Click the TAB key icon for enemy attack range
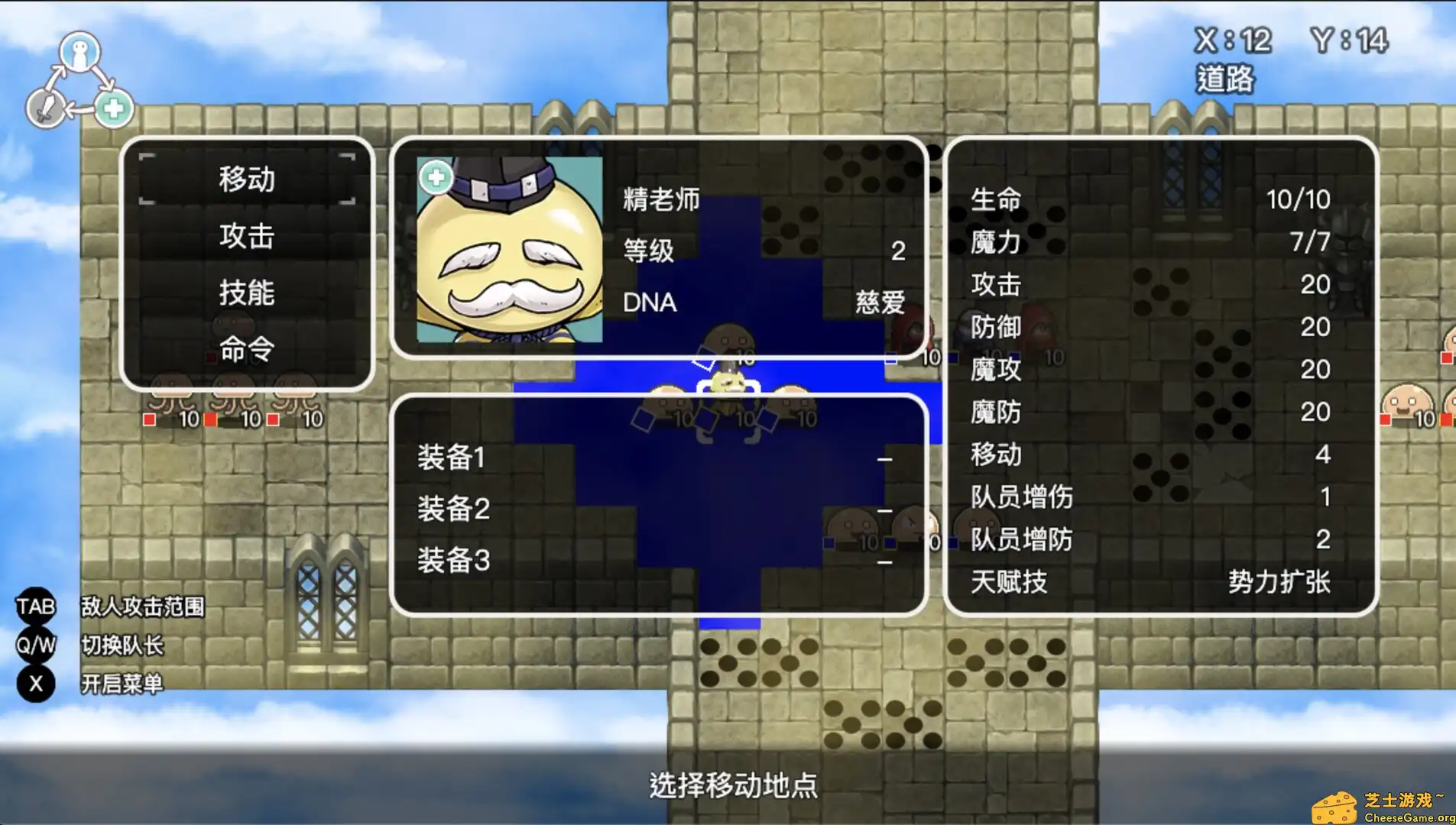Image resolution: width=1456 pixels, height=825 pixels. [35, 606]
